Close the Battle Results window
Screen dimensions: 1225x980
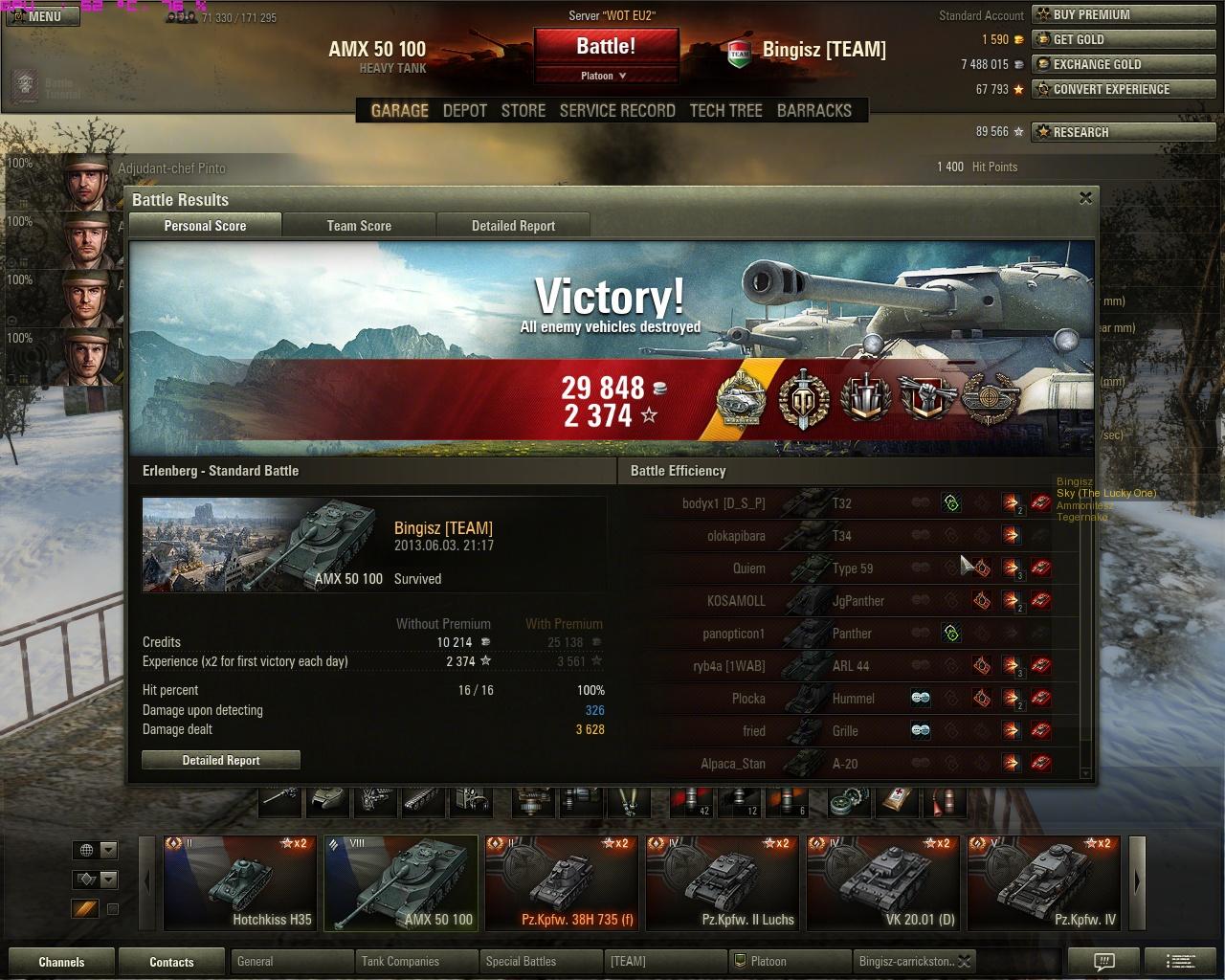pyautogui.click(x=1085, y=198)
